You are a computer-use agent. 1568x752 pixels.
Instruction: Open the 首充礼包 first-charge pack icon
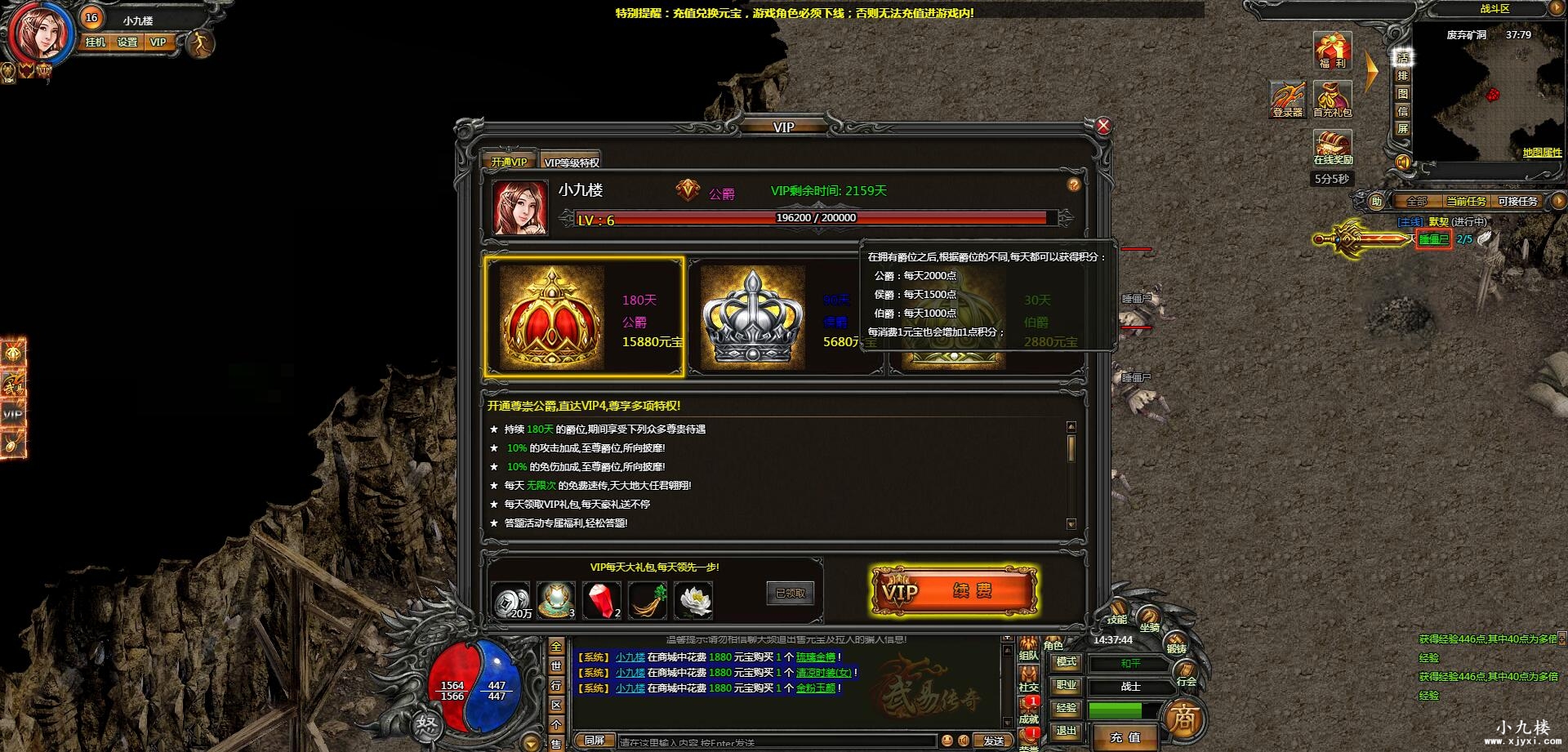point(1333,99)
